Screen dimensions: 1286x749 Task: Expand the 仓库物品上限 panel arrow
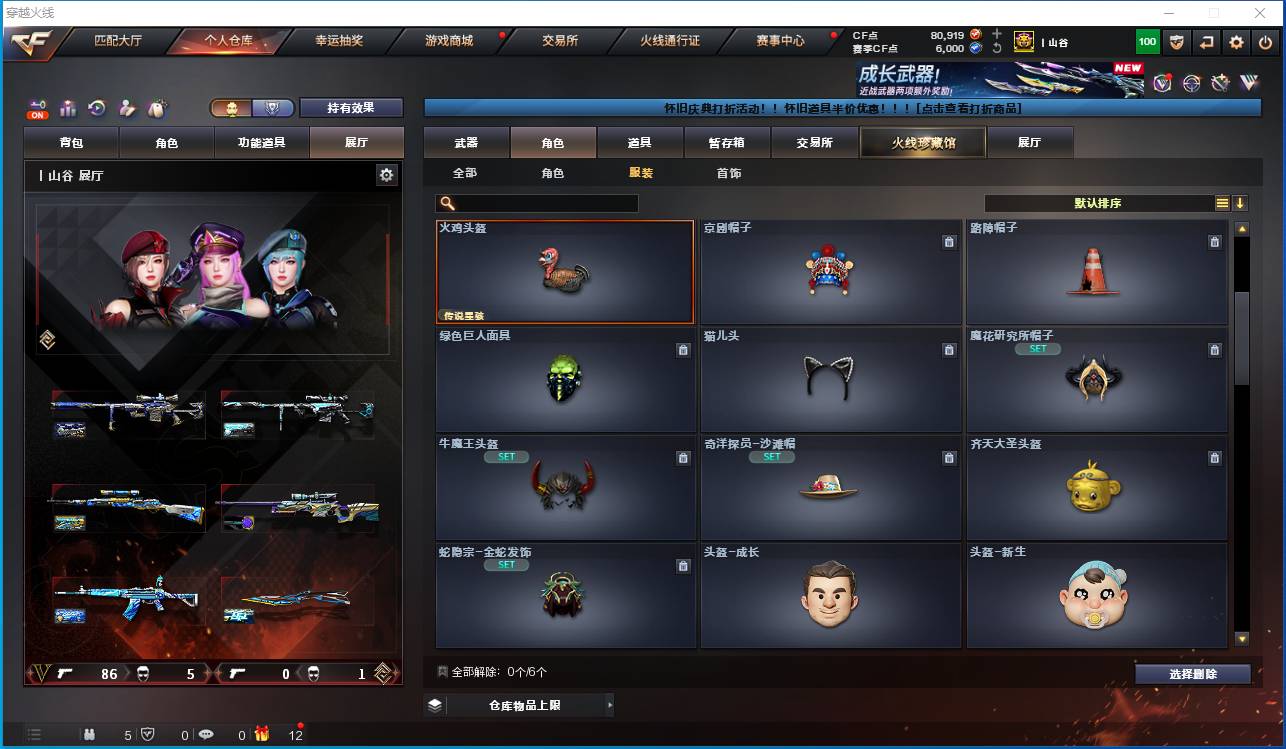coord(610,705)
